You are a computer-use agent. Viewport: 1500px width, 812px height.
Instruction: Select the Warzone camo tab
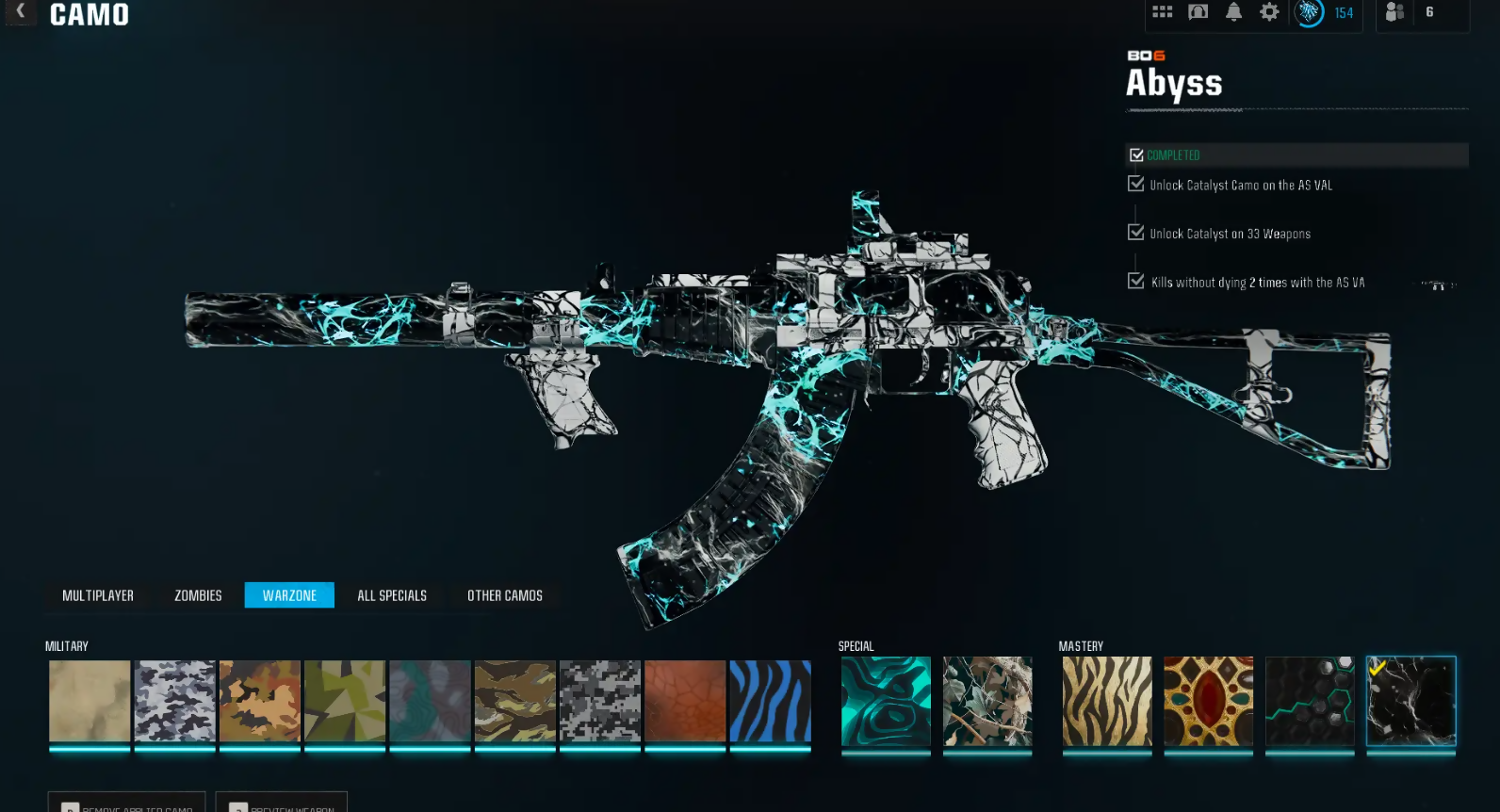tap(289, 595)
